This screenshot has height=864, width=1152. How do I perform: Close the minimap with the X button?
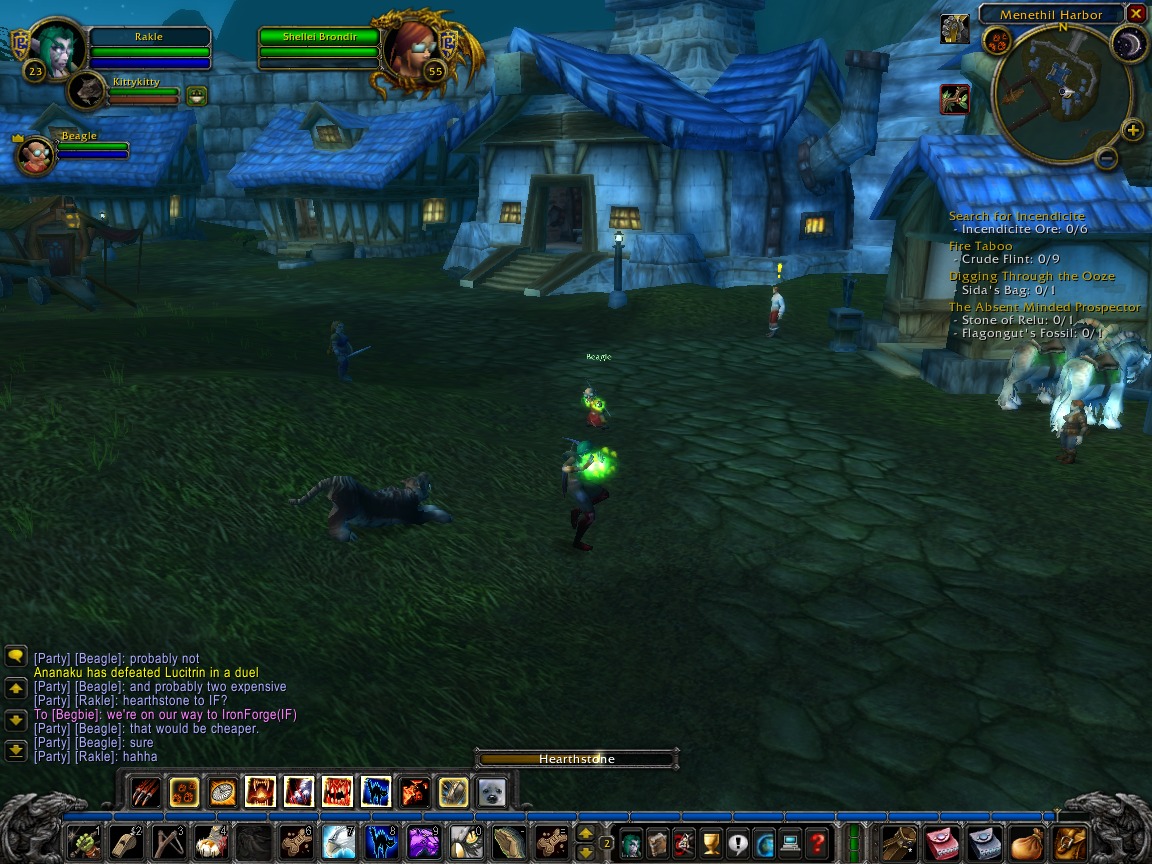[x=1135, y=14]
